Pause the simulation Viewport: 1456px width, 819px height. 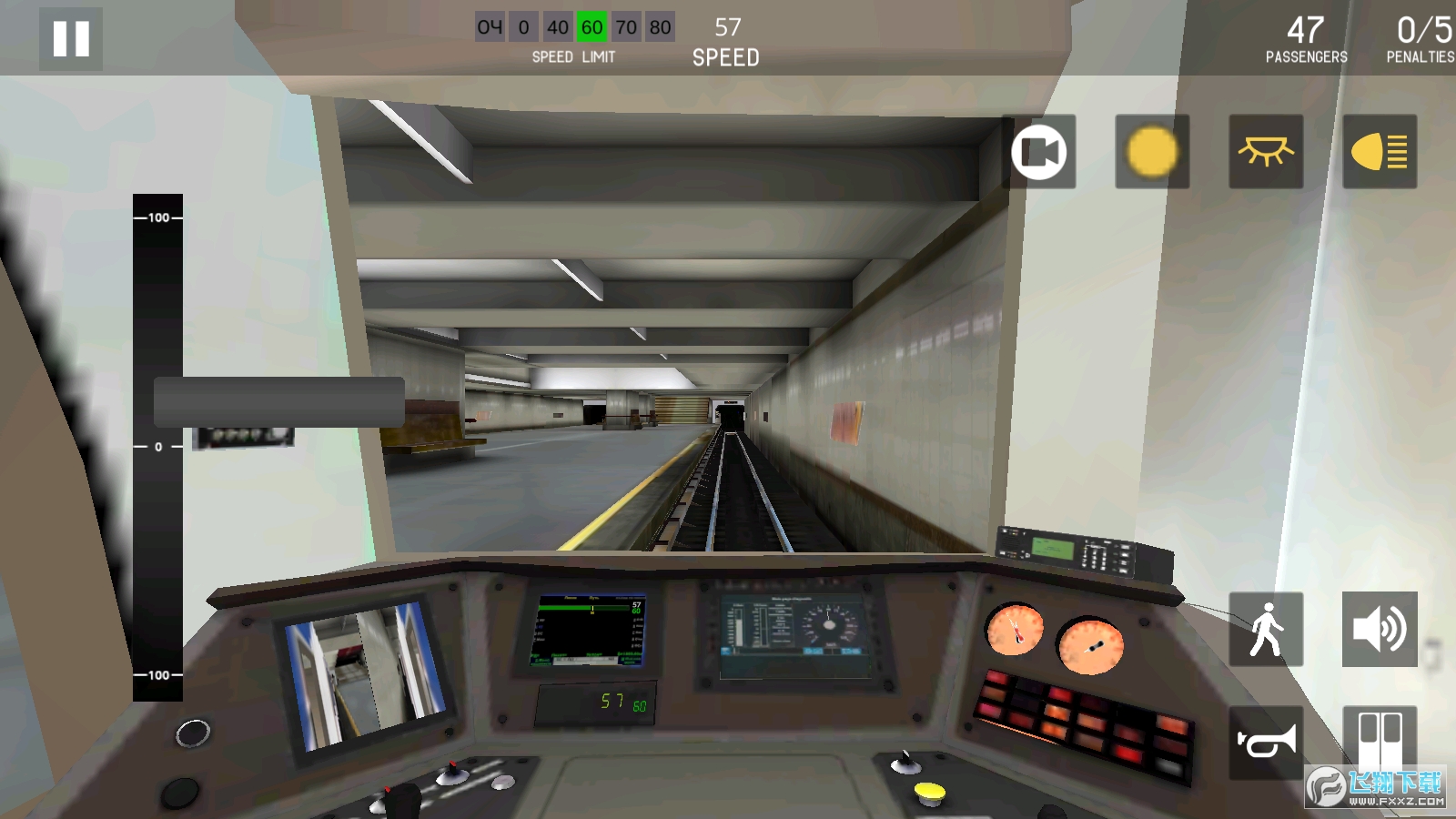coord(69,38)
